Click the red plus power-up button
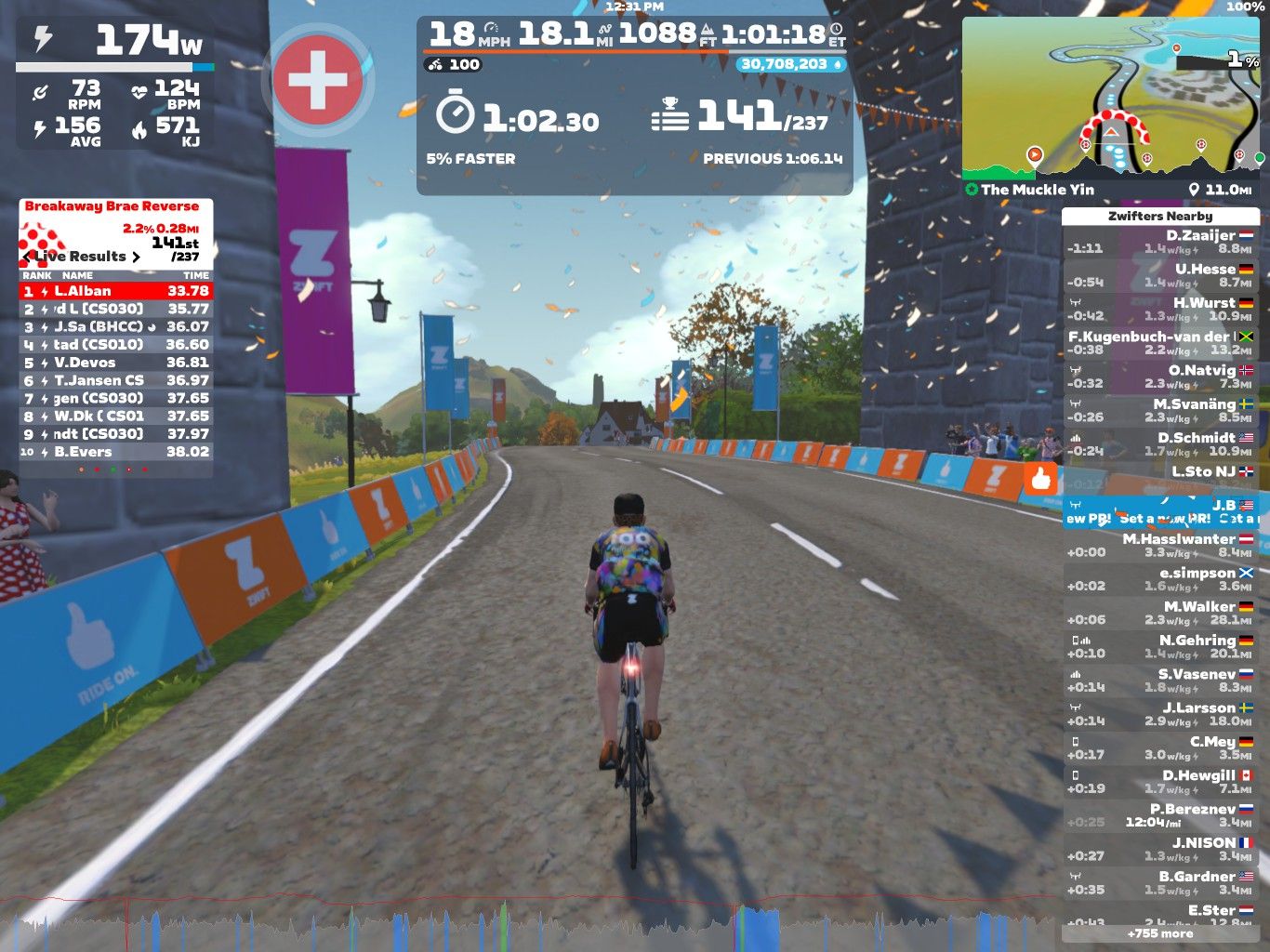This screenshot has height=952, width=1270. click(x=317, y=80)
